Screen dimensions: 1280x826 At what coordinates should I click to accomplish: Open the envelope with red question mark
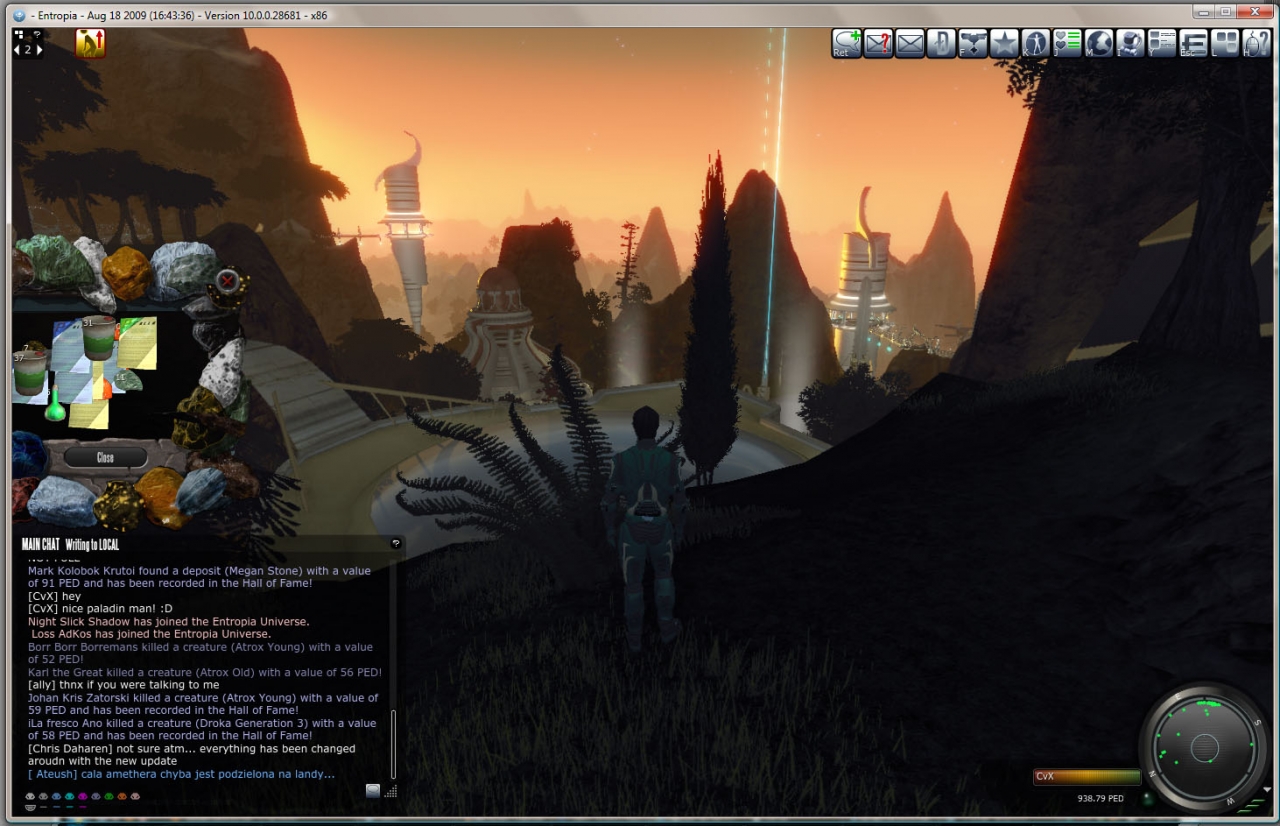pos(878,43)
